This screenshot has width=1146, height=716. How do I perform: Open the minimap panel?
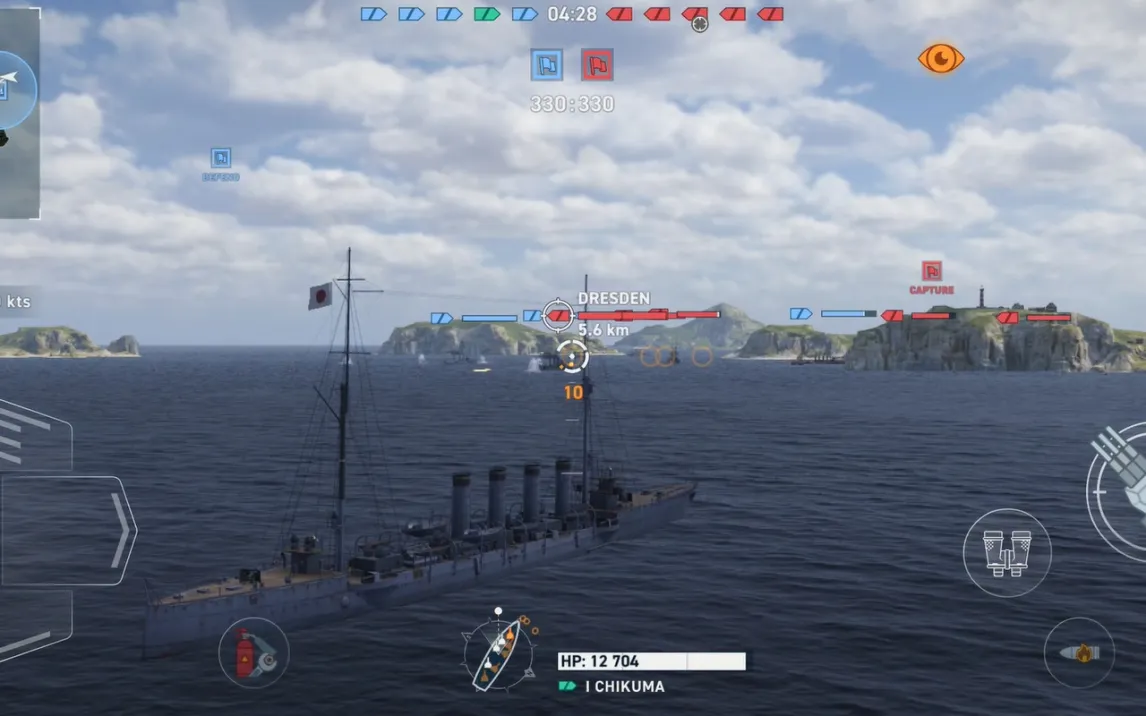coord(19,112)
